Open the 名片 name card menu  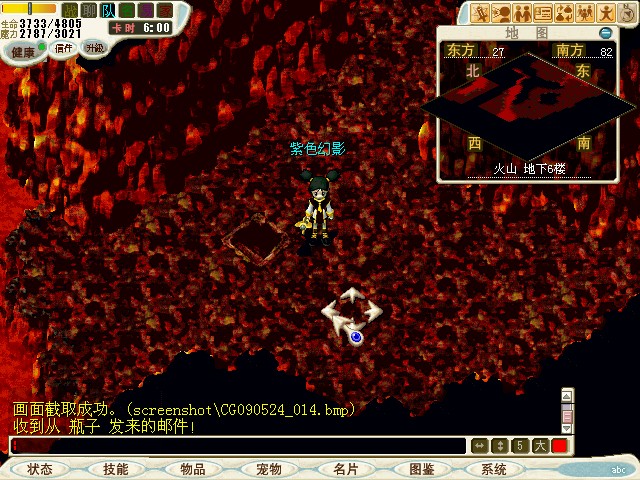click(x=345, y=469)
